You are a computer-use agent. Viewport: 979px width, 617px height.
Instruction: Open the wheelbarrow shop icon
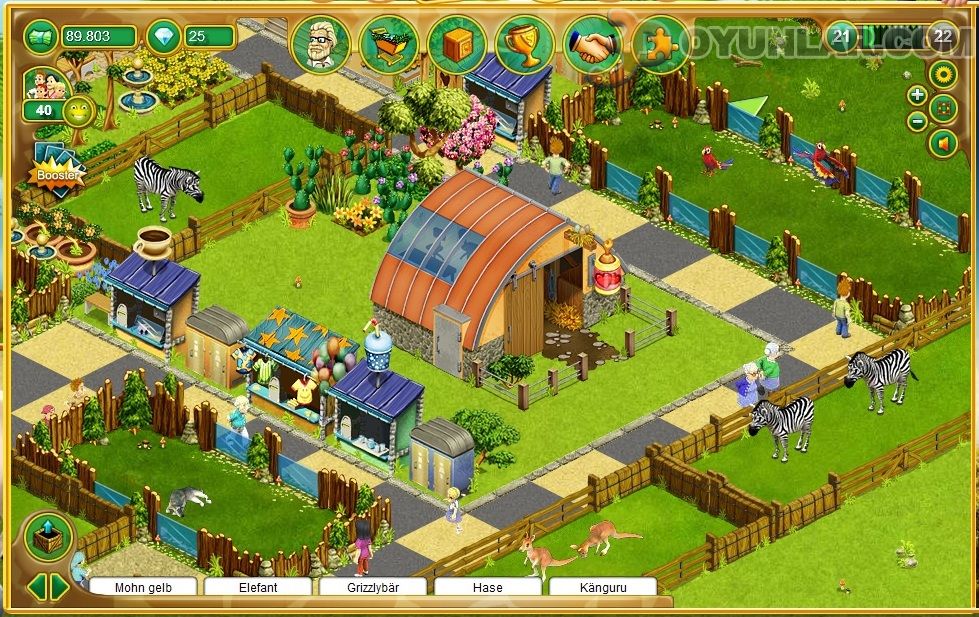[388, 44]
